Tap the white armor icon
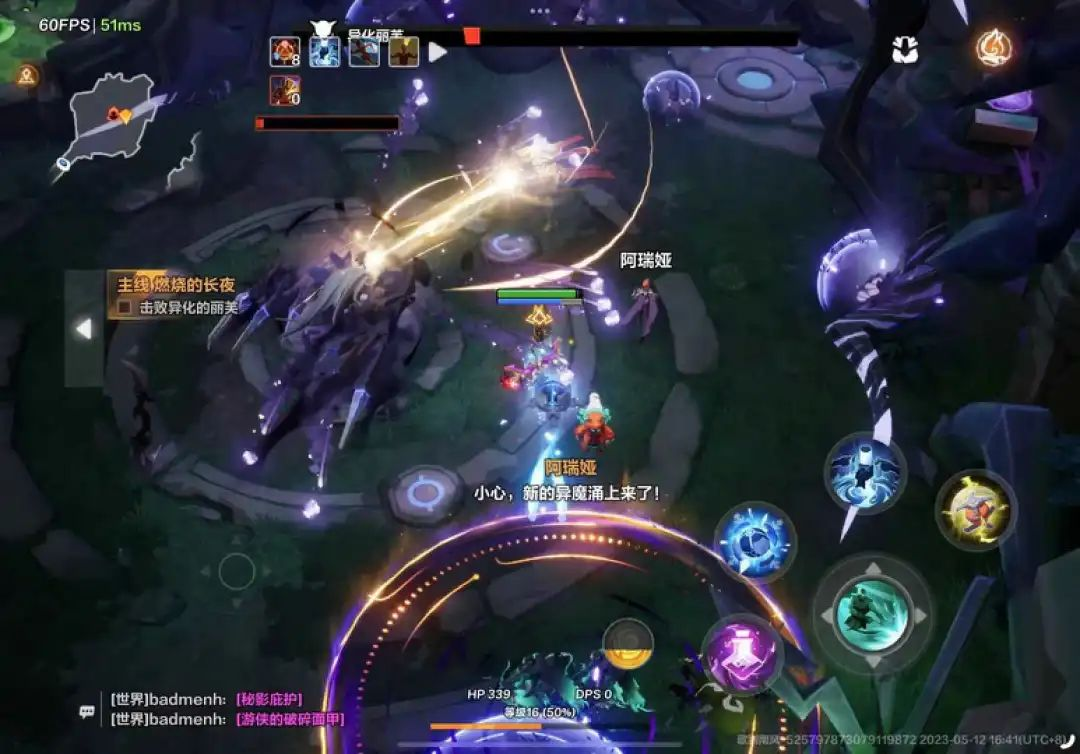Image resolution: width=1080 pixels, height=754 pixels. click(906, 50)
